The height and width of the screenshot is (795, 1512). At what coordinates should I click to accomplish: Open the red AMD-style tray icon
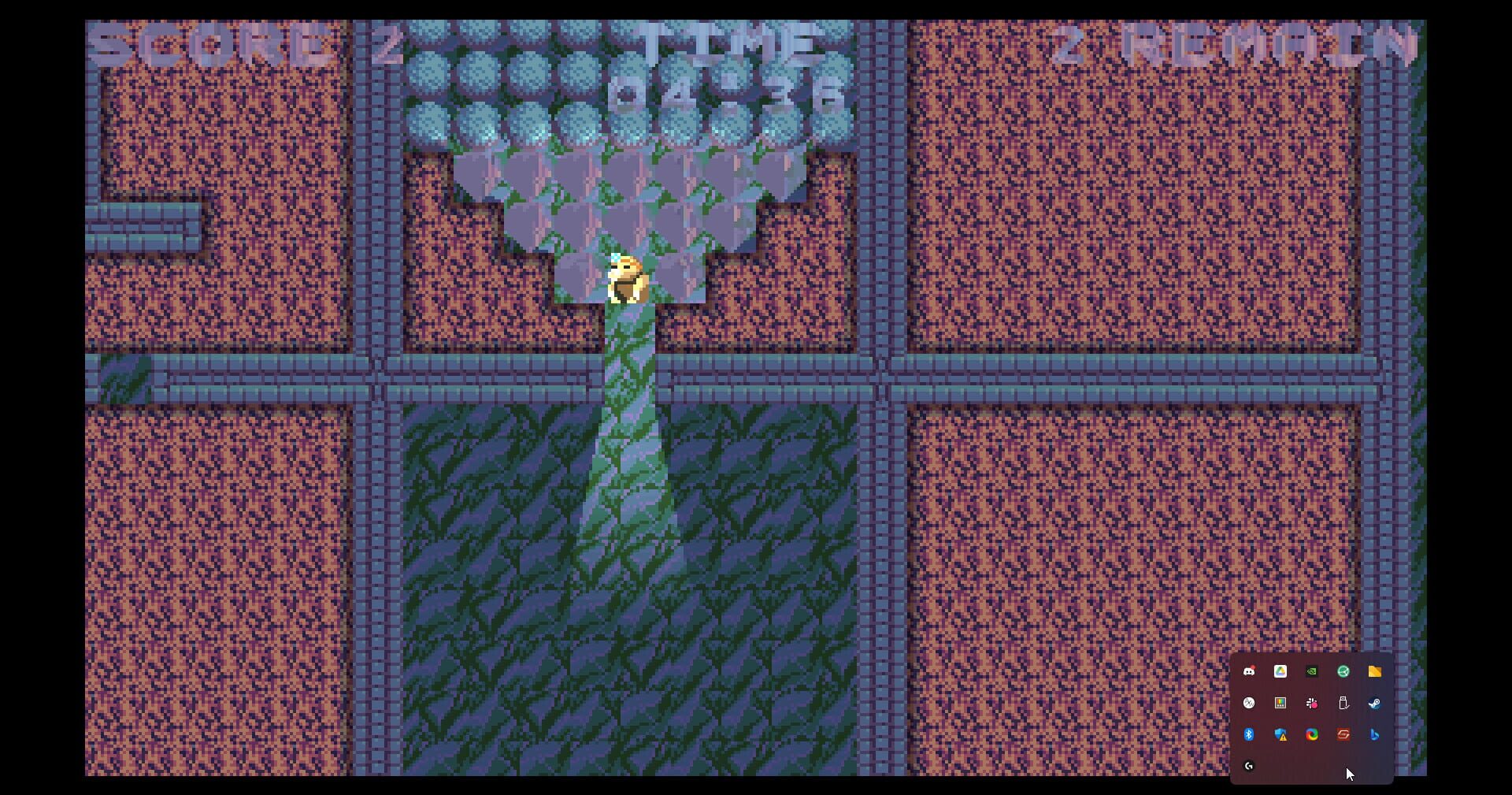(x=1344, y=735)
